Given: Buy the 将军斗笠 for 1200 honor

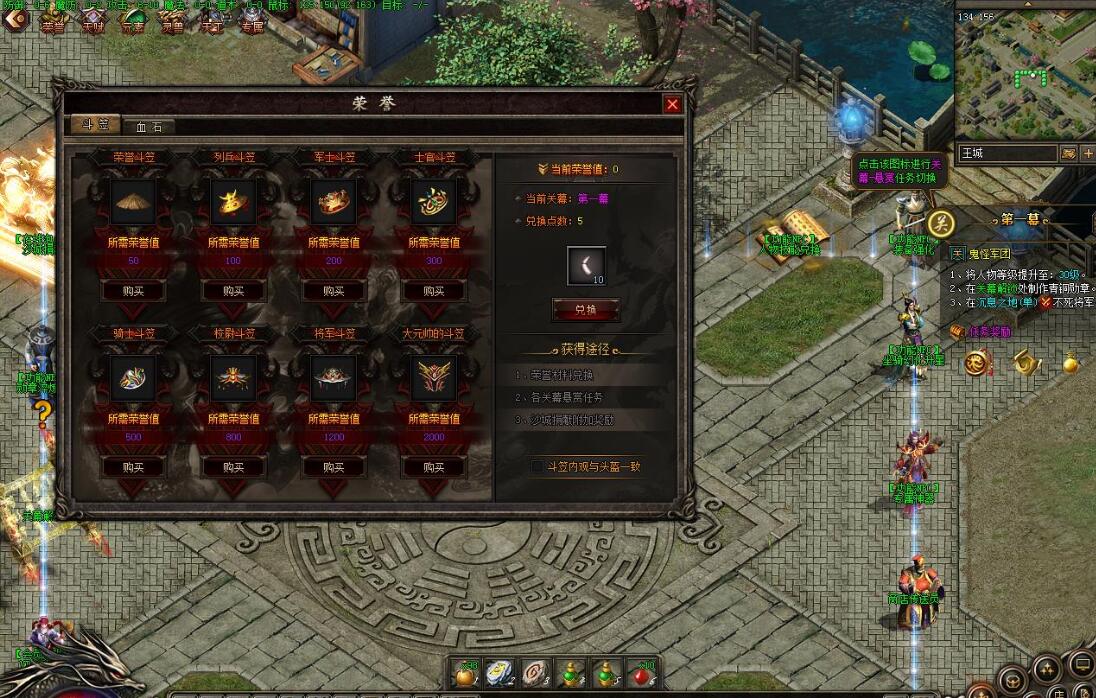Looking at the screenshot, I should tap(333, 467).
